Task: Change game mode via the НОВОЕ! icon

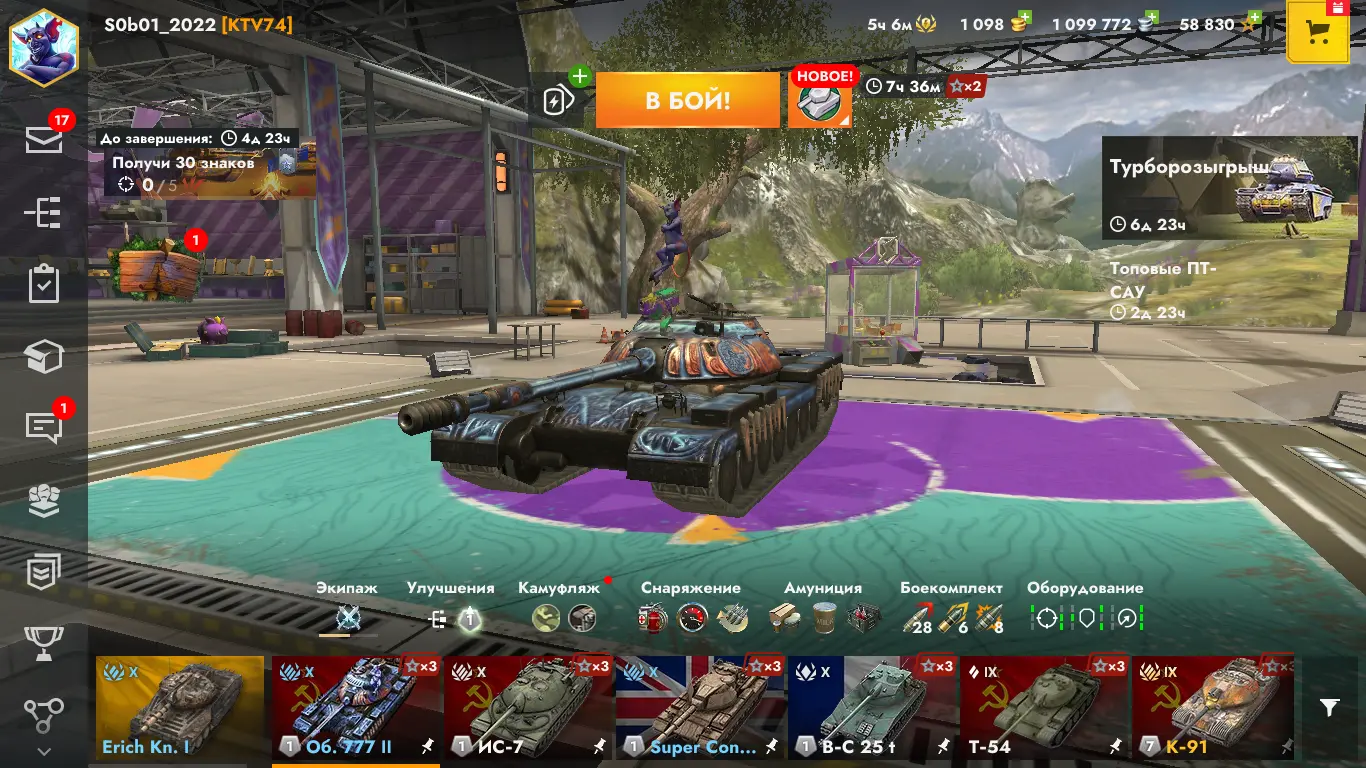Action: 820,100
